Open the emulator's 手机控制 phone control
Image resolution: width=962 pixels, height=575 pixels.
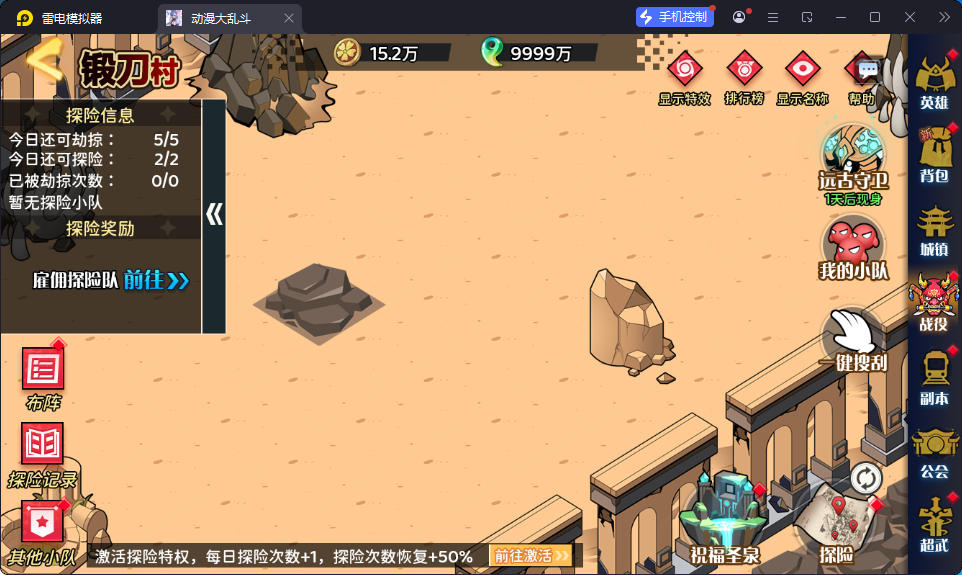[x=675, y=17]
